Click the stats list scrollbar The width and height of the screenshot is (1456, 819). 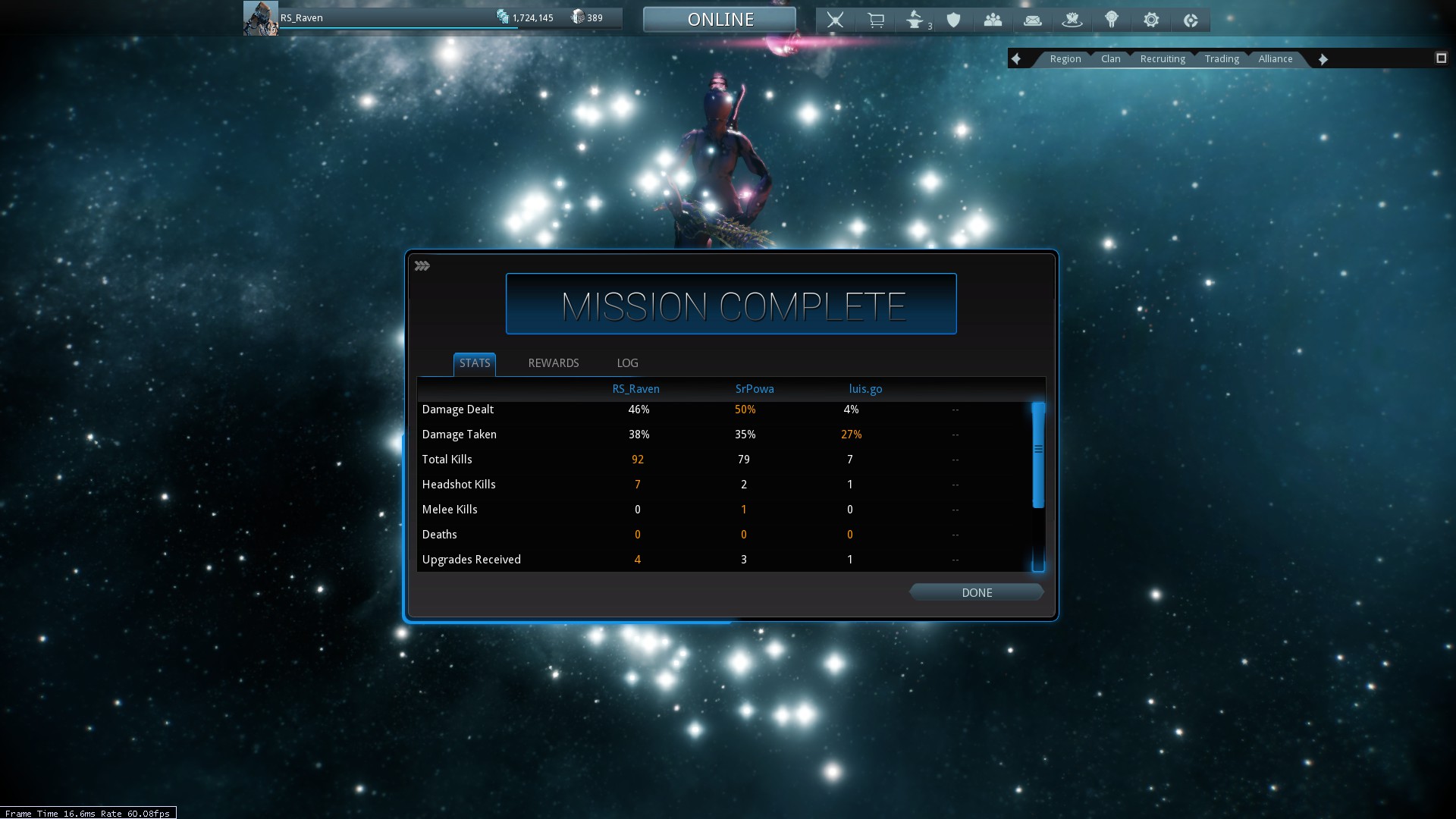click(1038, 455)
